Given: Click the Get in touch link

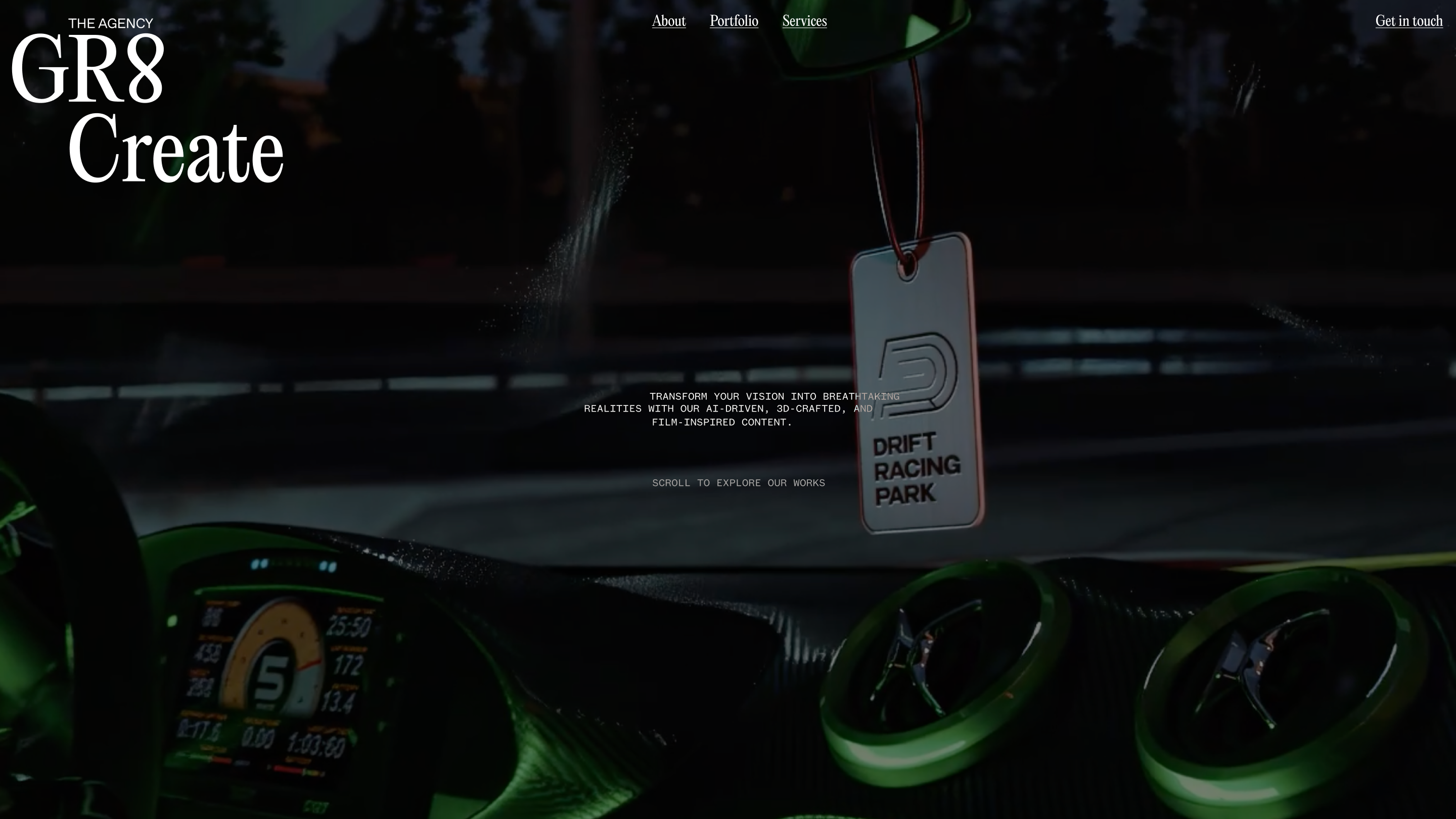Looking at the screenshot, I should 1408,21.
